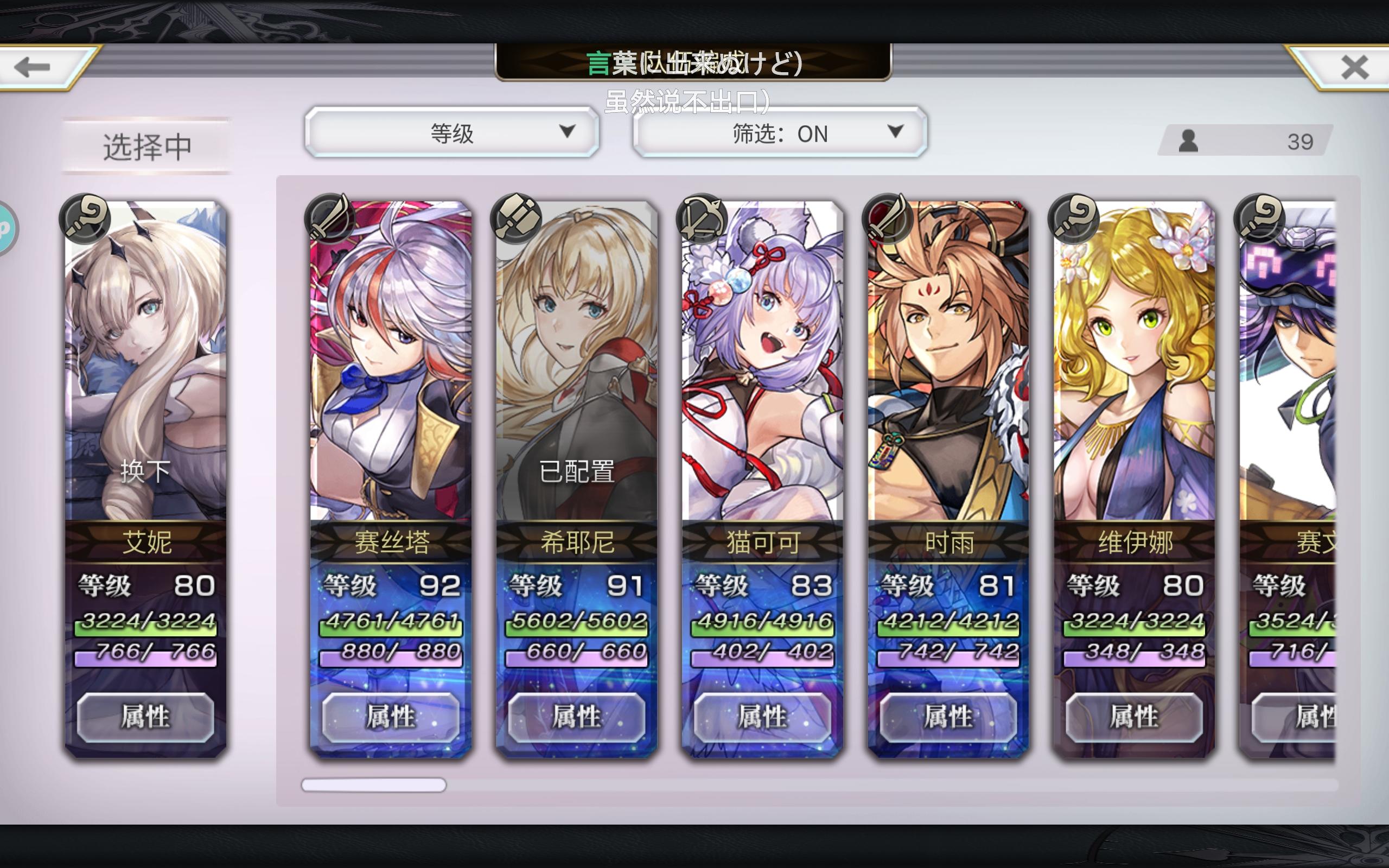
Task: Select the 选择中 label panel
Action: [148, 145]
